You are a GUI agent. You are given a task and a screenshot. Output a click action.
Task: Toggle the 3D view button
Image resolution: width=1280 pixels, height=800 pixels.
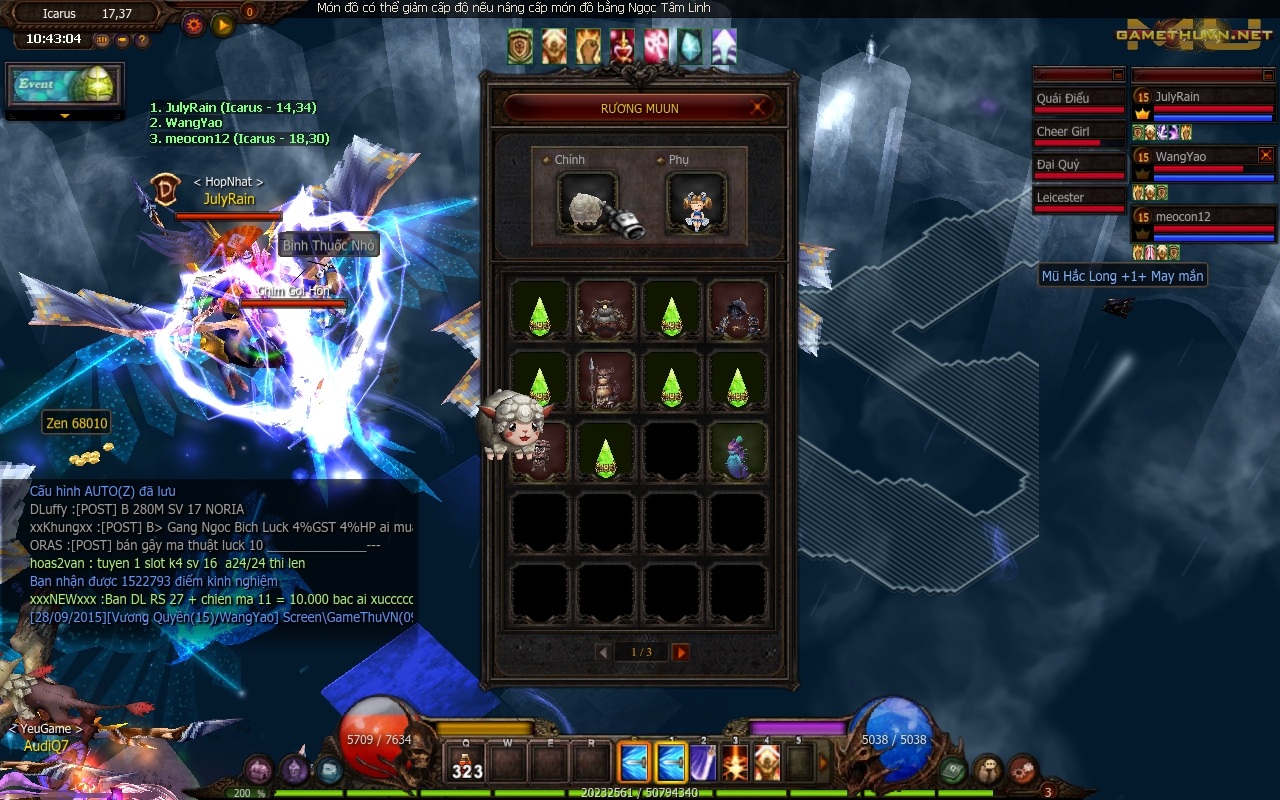pyautogui.click(x=102, y=40)
